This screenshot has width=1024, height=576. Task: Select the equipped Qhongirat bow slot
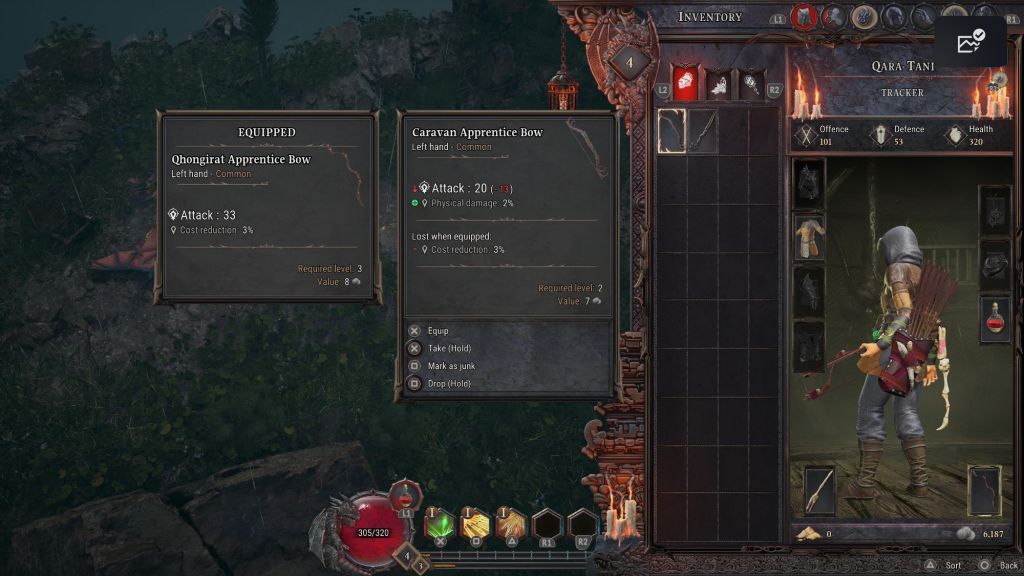pyautogui.click(x=985, y=490)
